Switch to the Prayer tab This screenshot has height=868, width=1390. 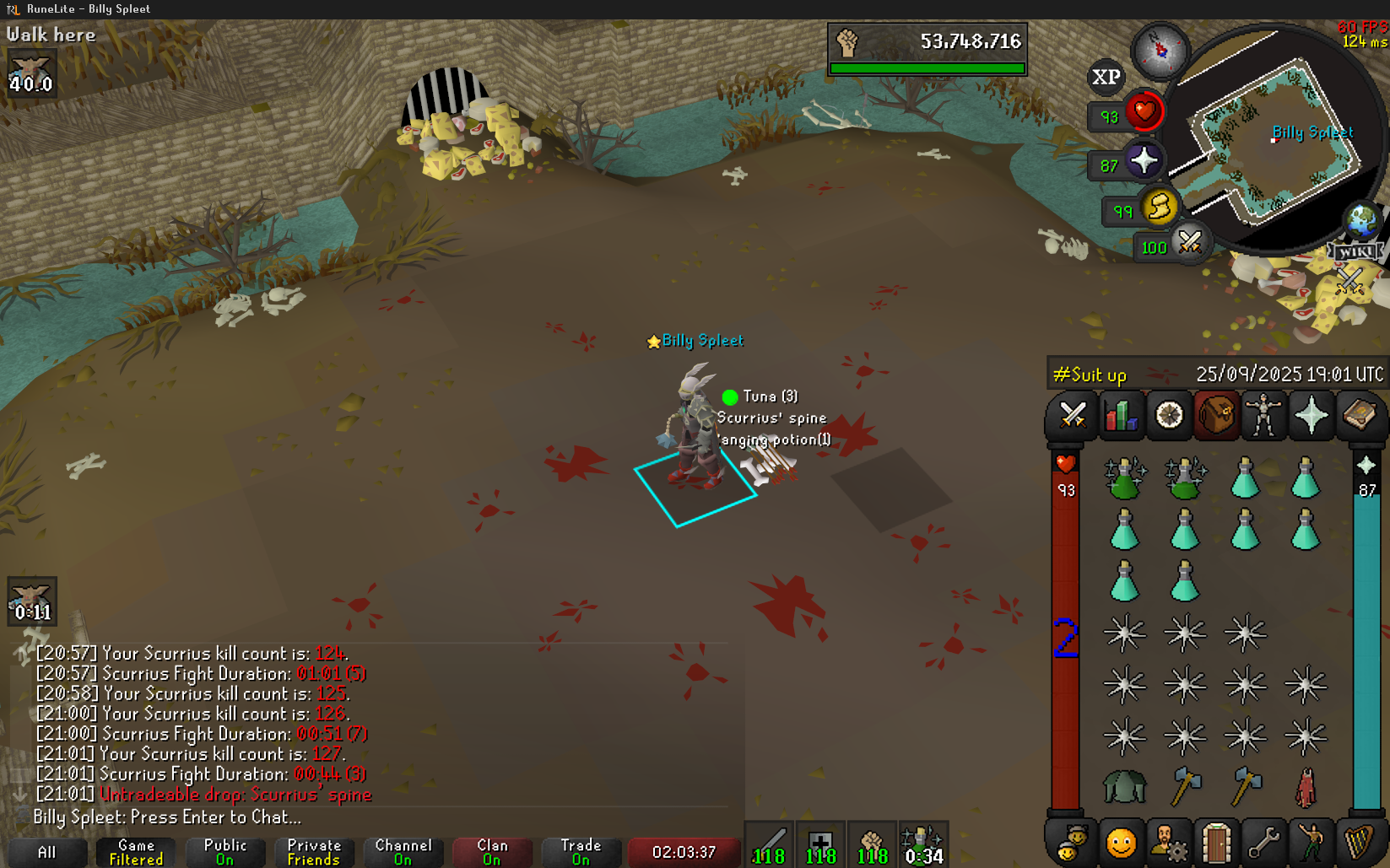[x=1312, y=416]
